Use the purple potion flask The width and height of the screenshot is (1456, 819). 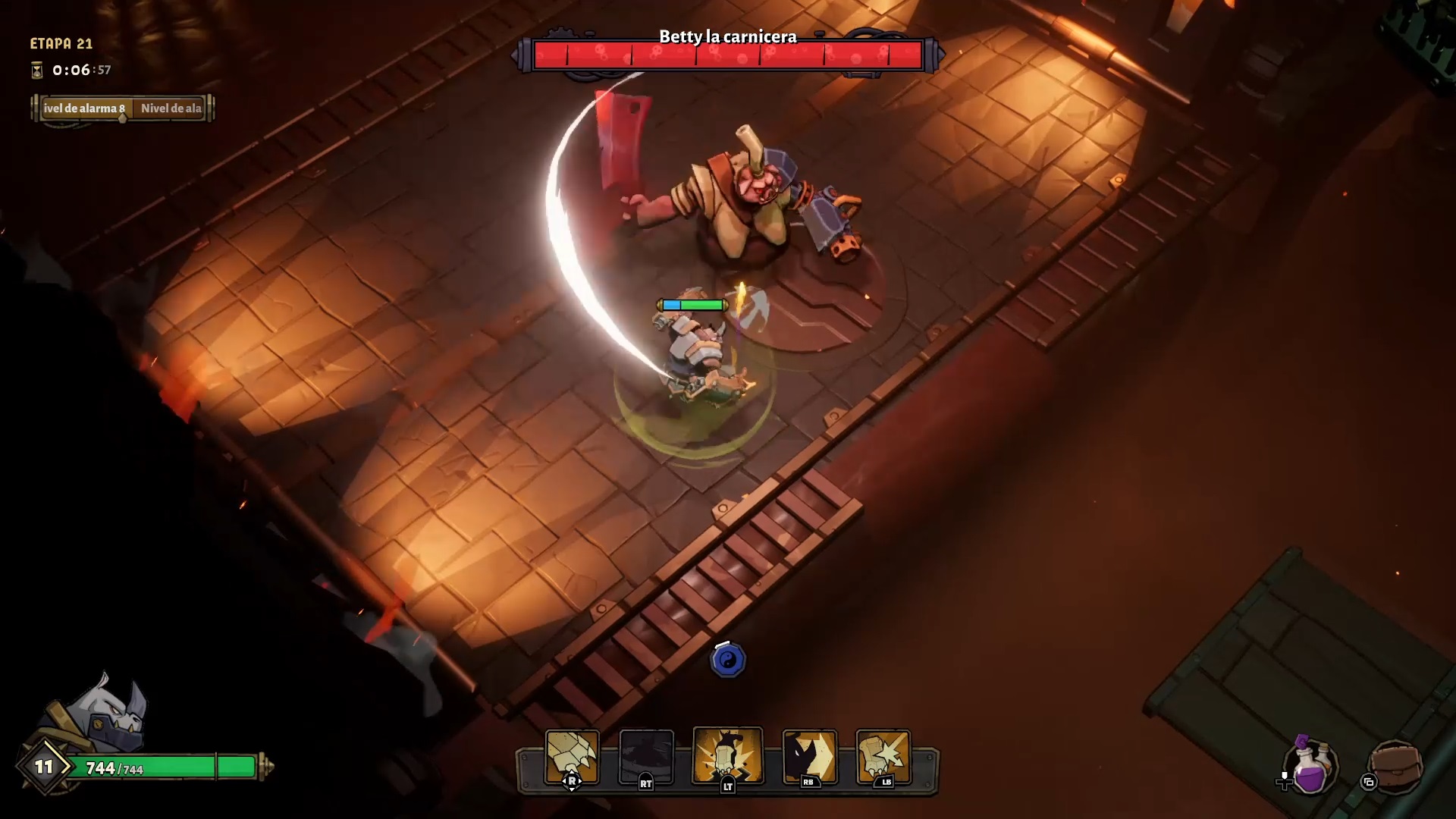(1312, 767)
